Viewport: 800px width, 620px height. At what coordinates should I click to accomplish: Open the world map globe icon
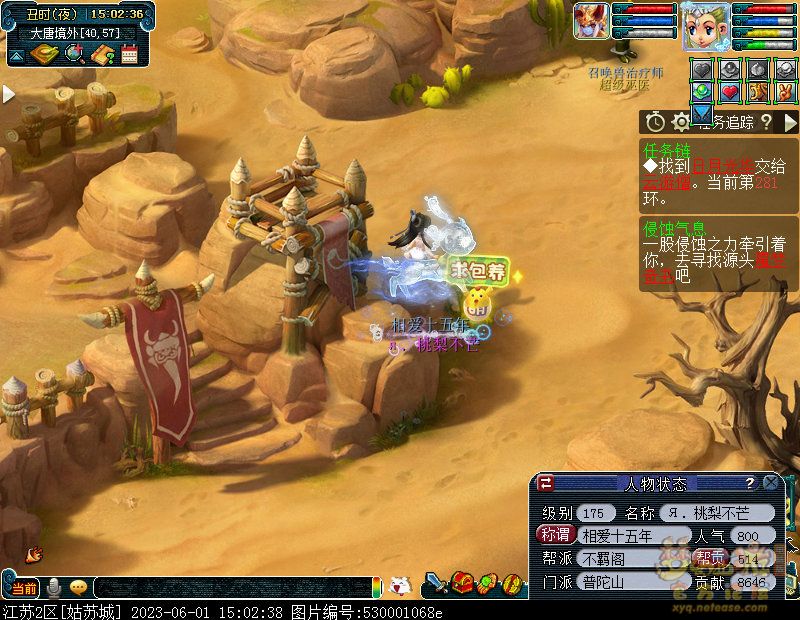[73, 54]
